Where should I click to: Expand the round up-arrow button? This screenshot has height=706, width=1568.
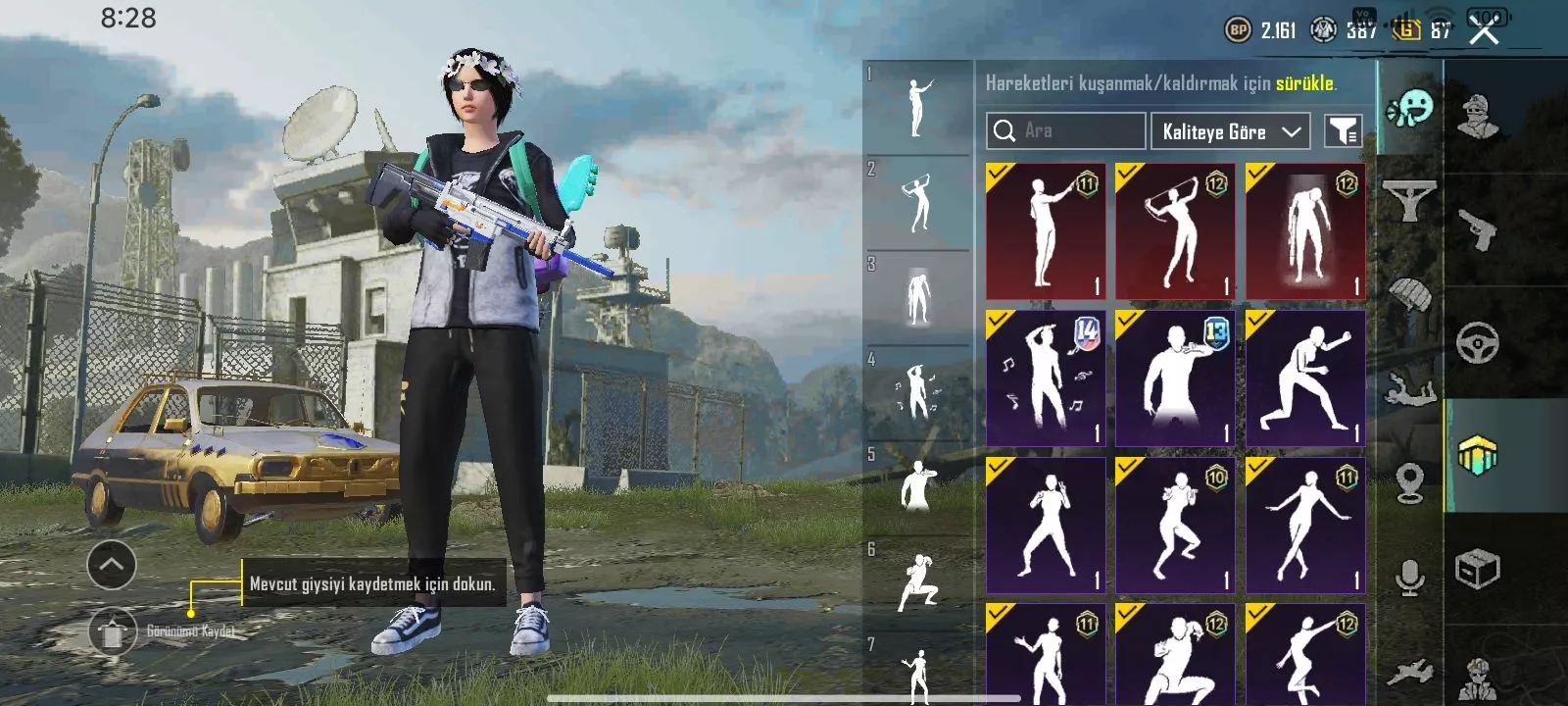coord(112,565)
